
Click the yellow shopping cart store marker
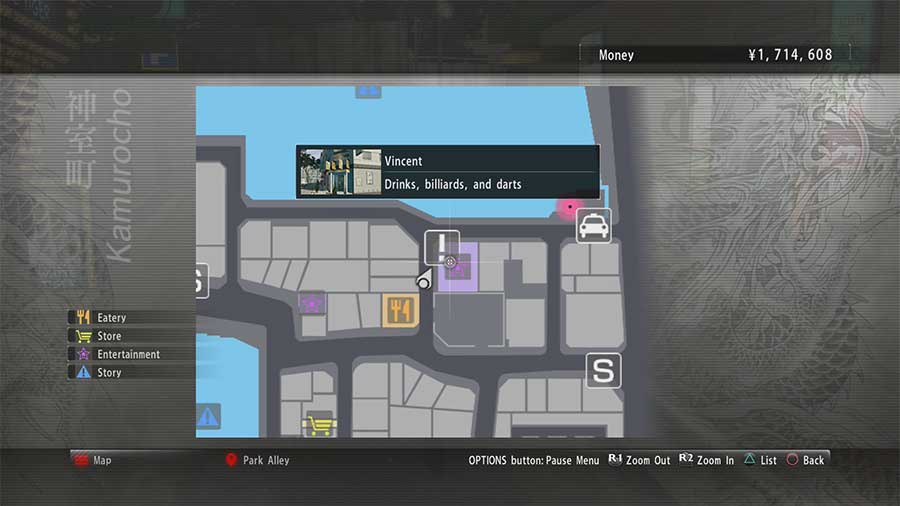(319, 425)
